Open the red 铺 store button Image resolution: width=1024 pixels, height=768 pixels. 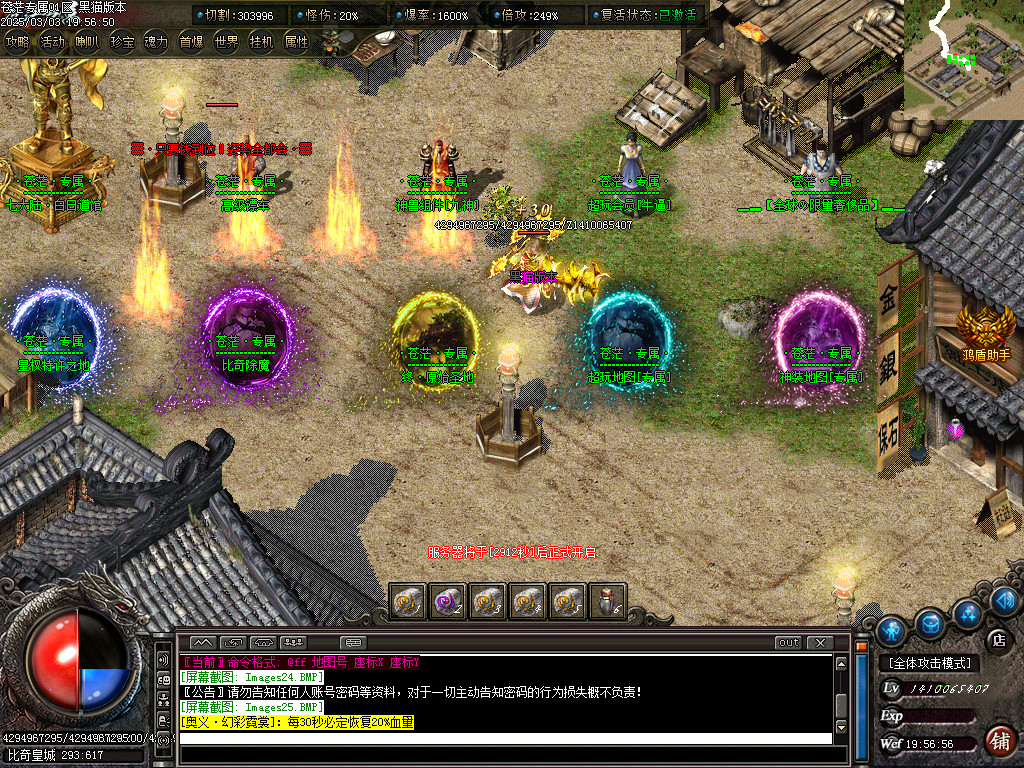998,741
